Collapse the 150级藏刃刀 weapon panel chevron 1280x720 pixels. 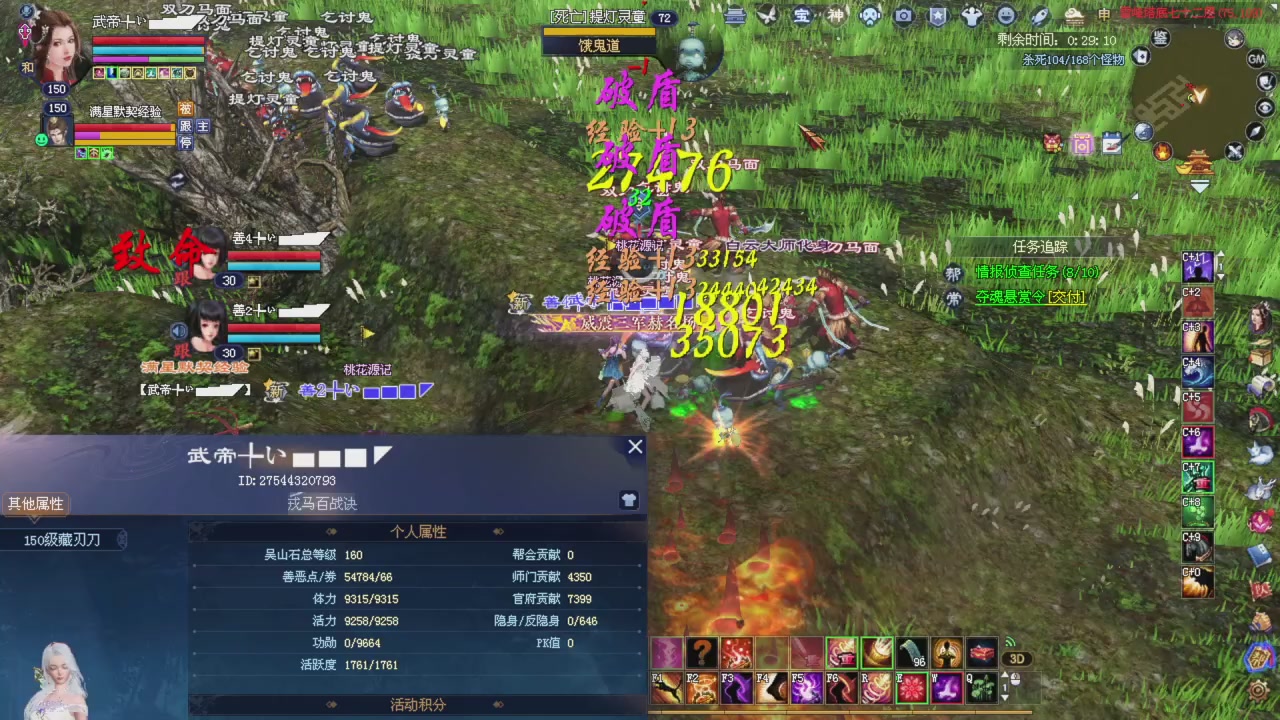coord(122,539)
